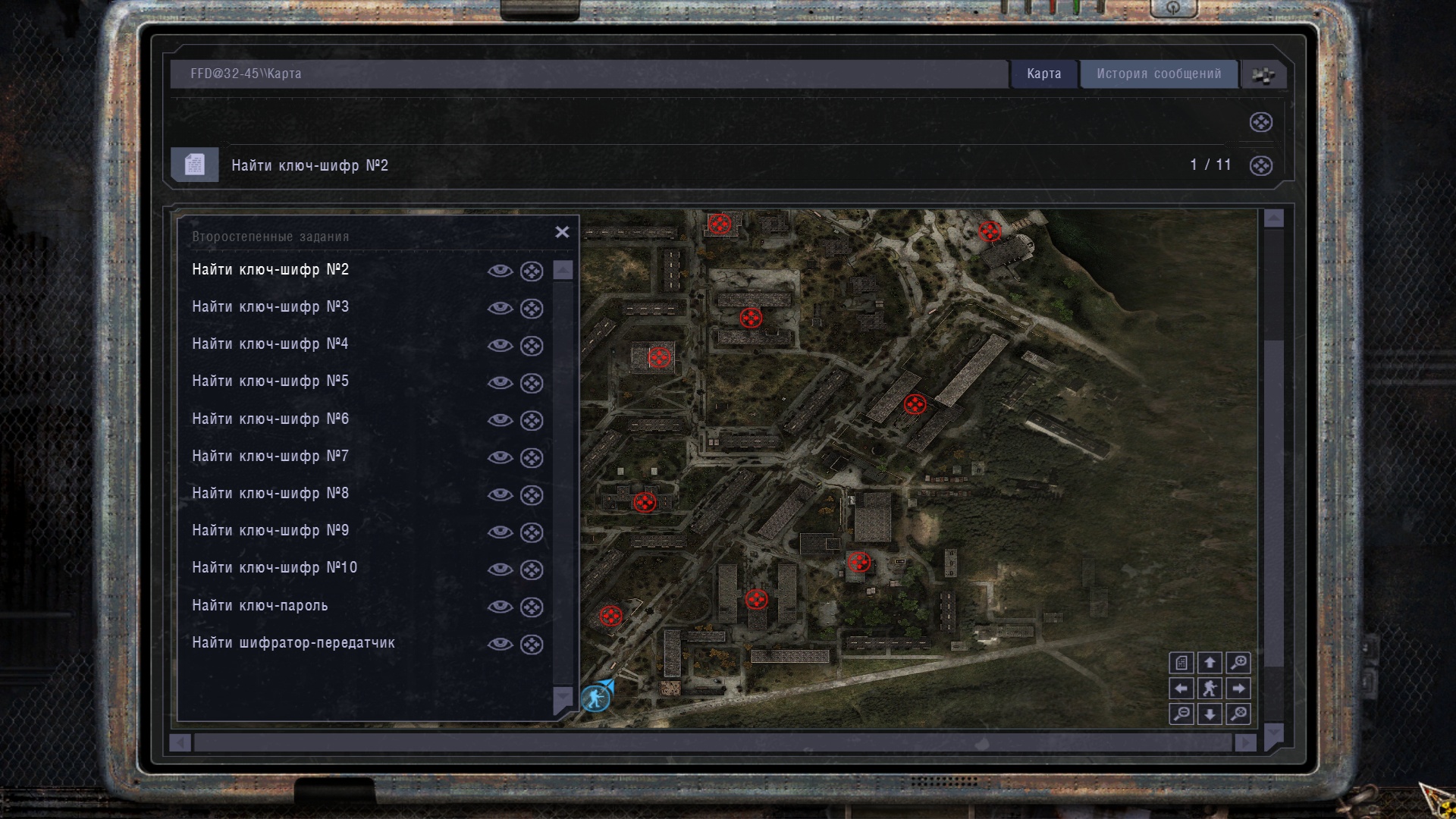The image size is (1456, 819).
Task: Center the map on the player figure
Action: point(1210,689)
